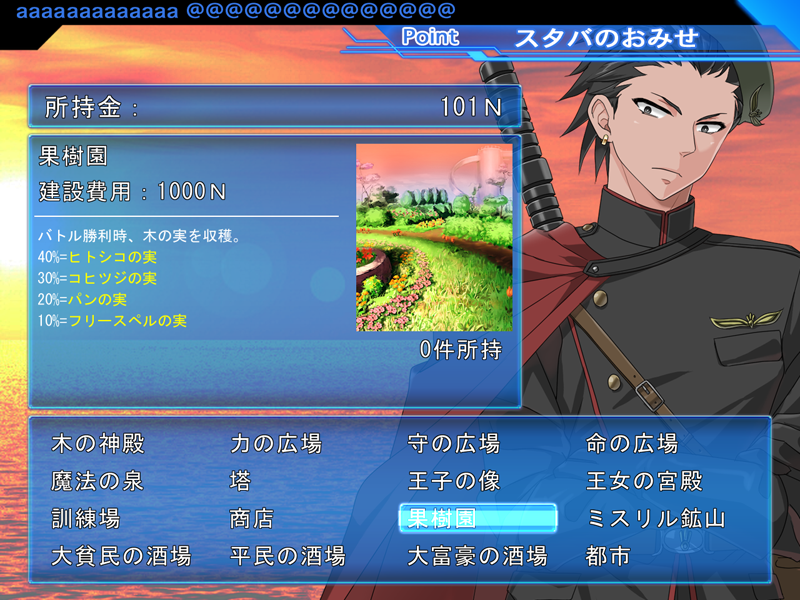The image size is (800, 600).
Task: Choose the 商店 entry
Action: pos(252,519)
